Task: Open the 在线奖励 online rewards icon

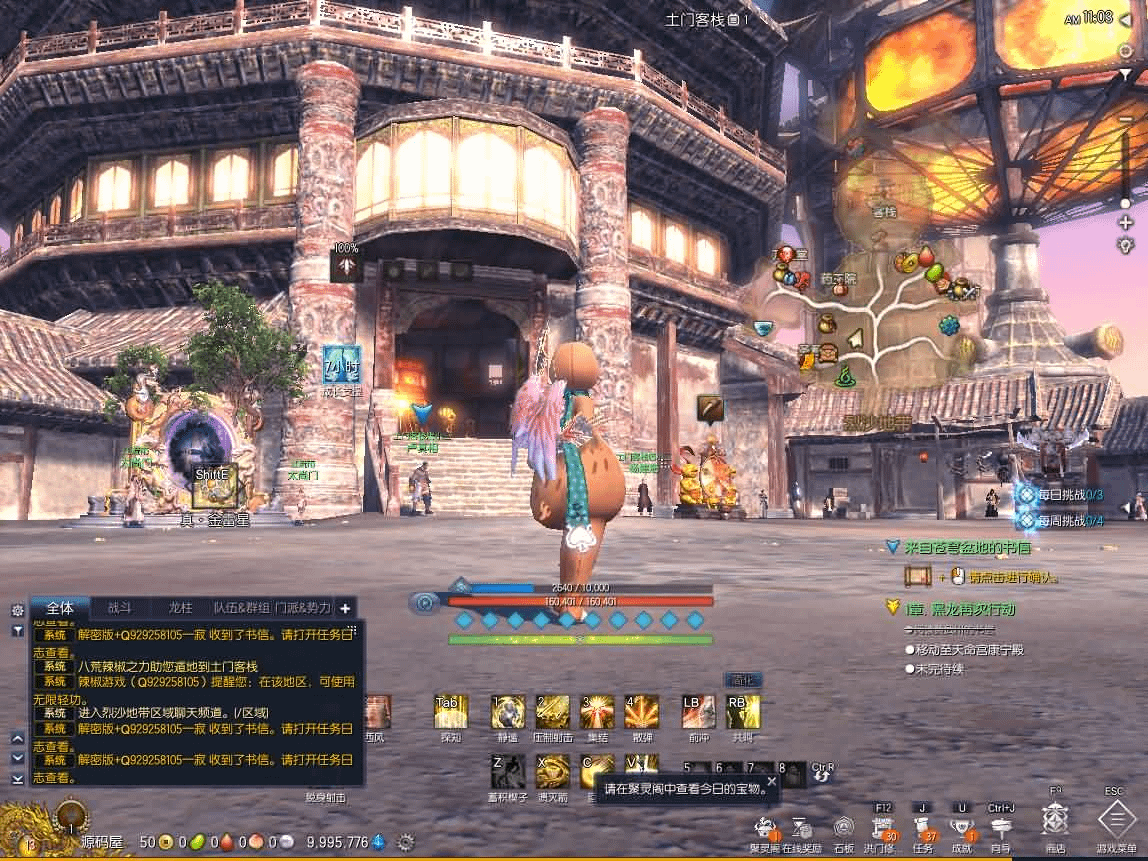Action: coord(801,827)
